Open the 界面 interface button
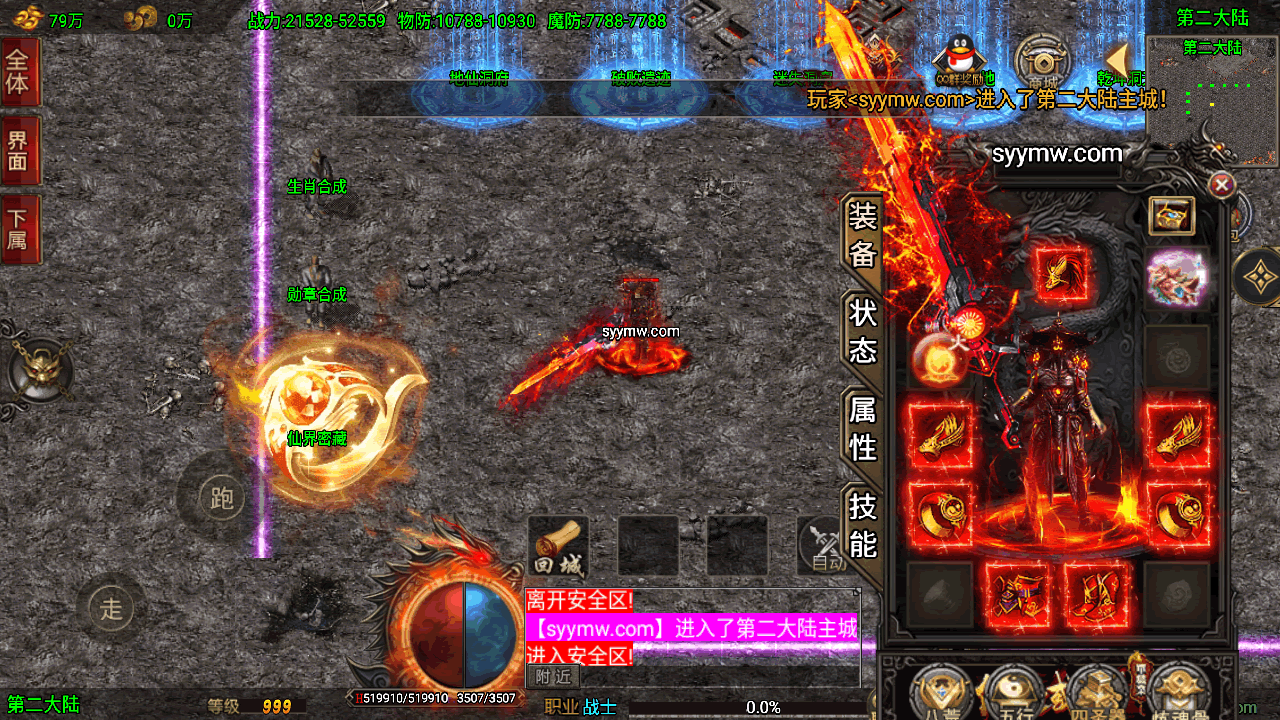 pos(19,151)
